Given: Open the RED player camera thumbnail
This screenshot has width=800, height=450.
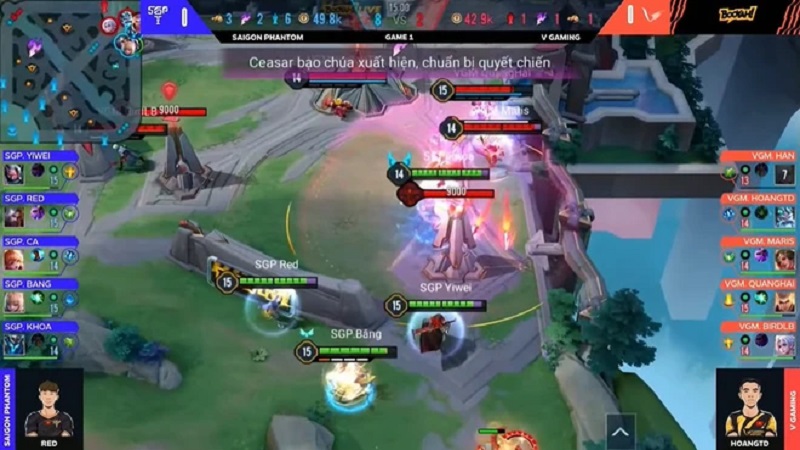Looking at the screenshot, I should (x=48, y=410).
